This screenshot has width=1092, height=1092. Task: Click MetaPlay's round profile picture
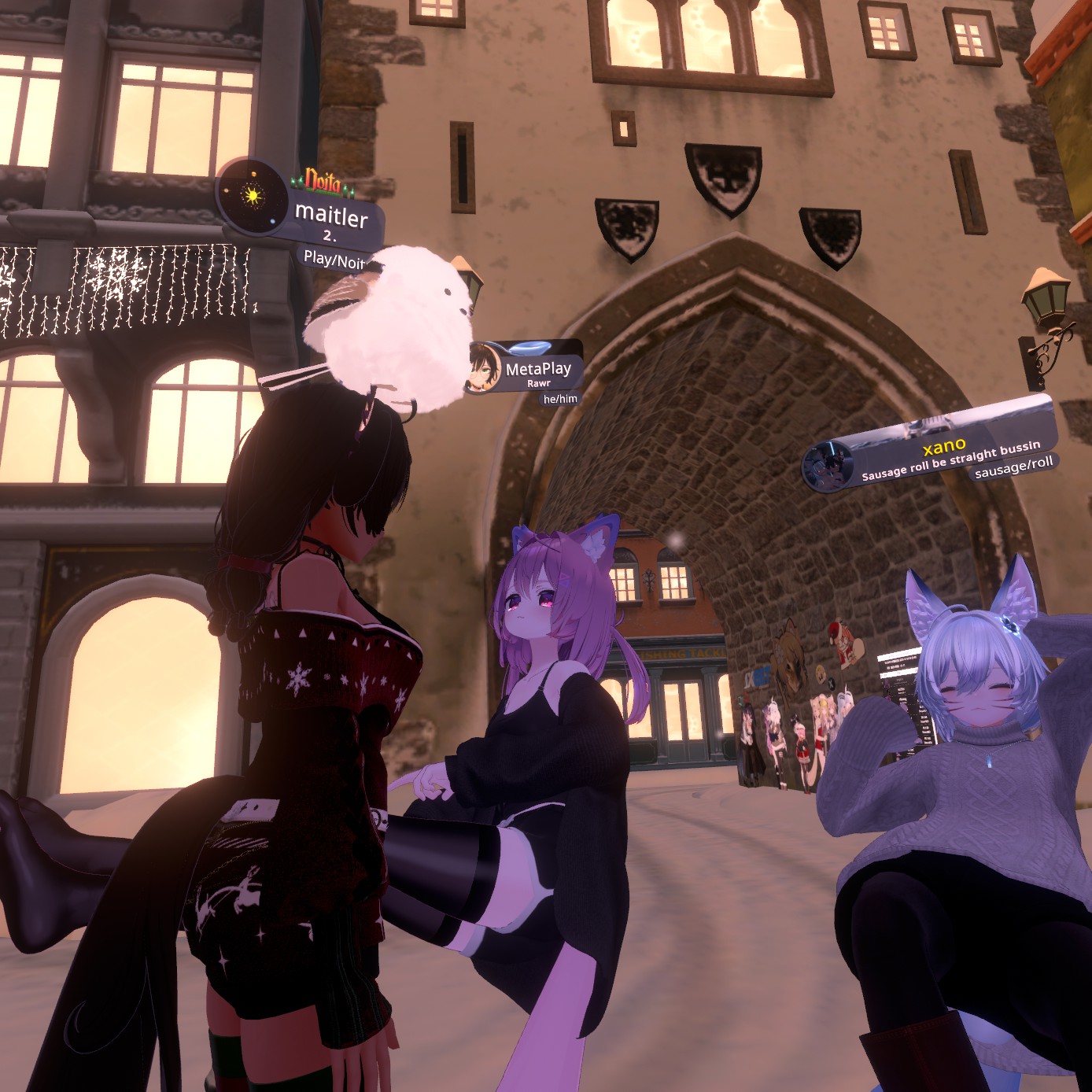coord(484,367)
